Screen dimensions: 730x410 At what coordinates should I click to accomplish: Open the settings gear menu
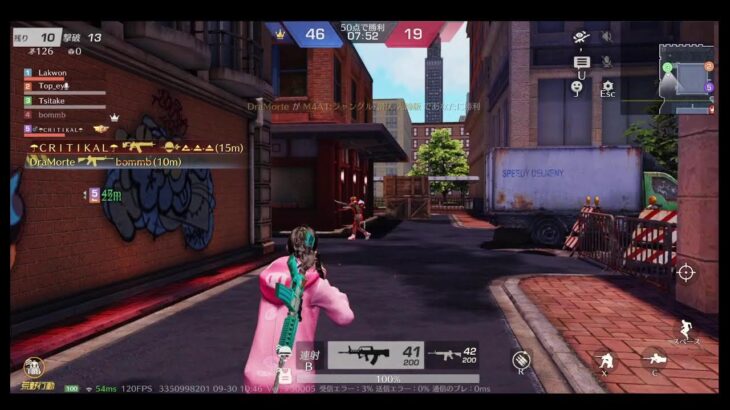607,87
